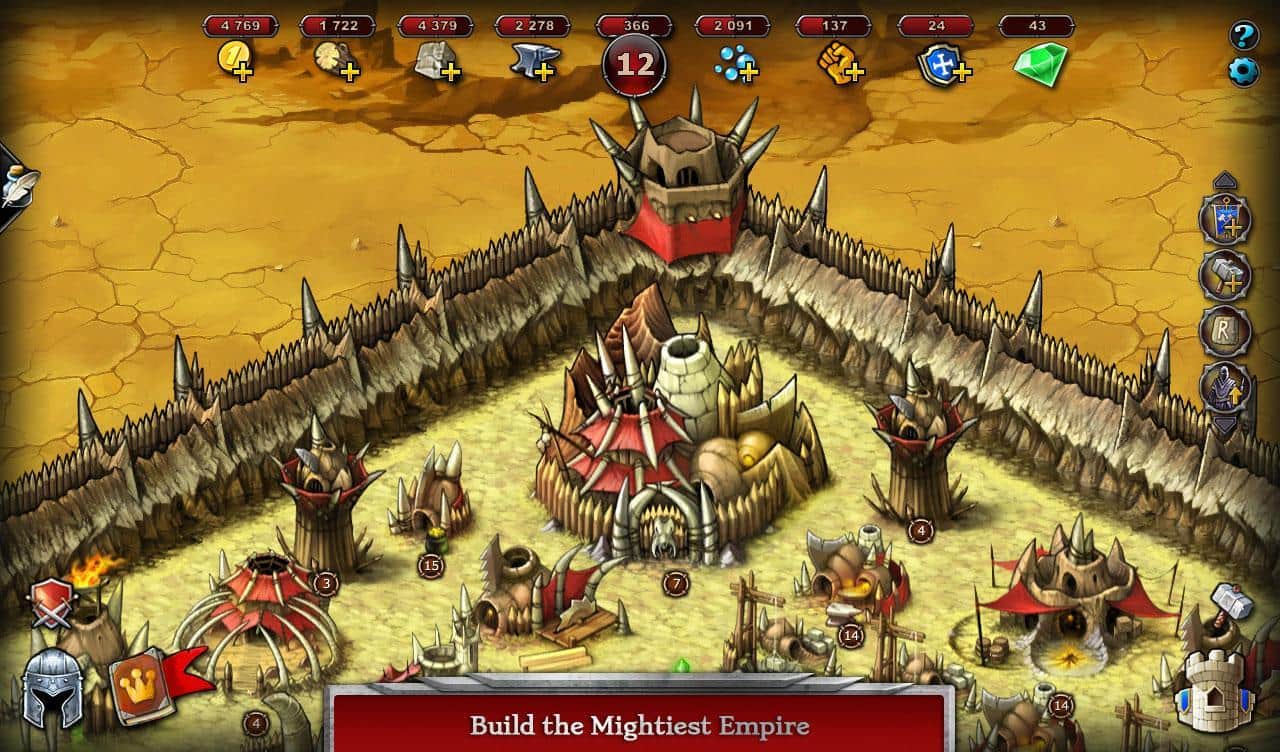
Task: Click the level 12 circle indicator
Action: (x=633, y=62)
